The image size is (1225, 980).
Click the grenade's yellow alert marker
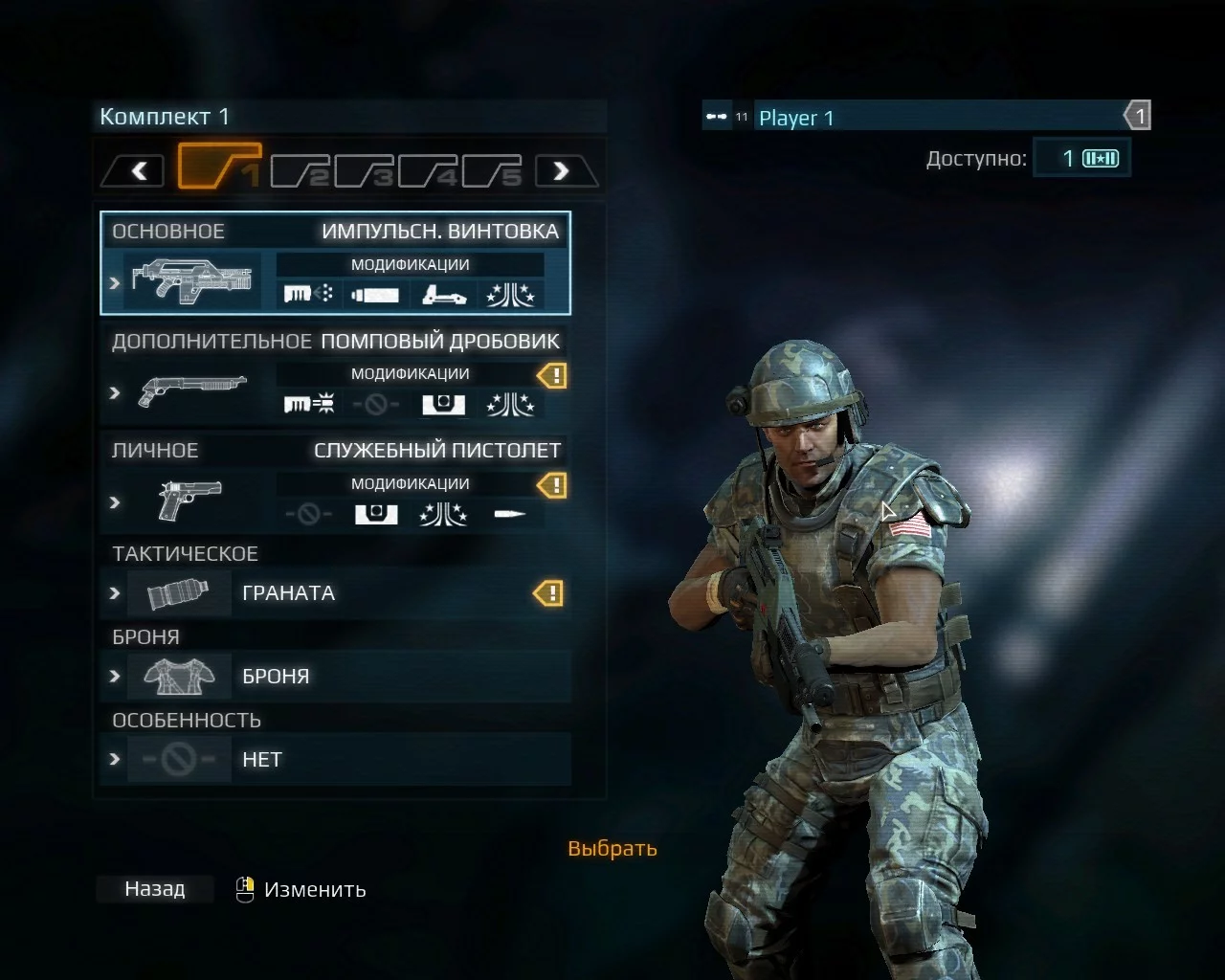coord(548,594)
